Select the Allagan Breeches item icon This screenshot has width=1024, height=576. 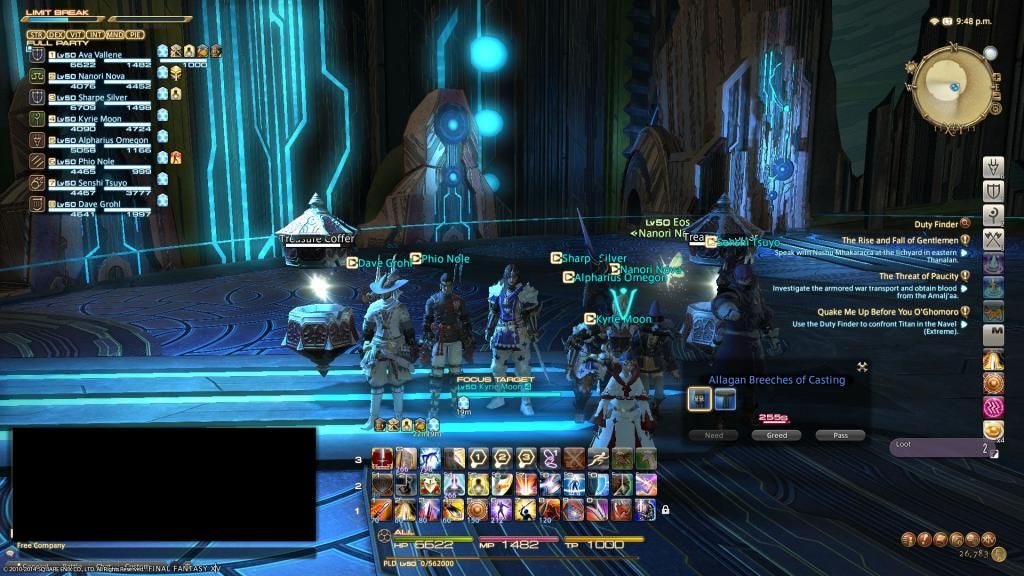pos(700,400)
